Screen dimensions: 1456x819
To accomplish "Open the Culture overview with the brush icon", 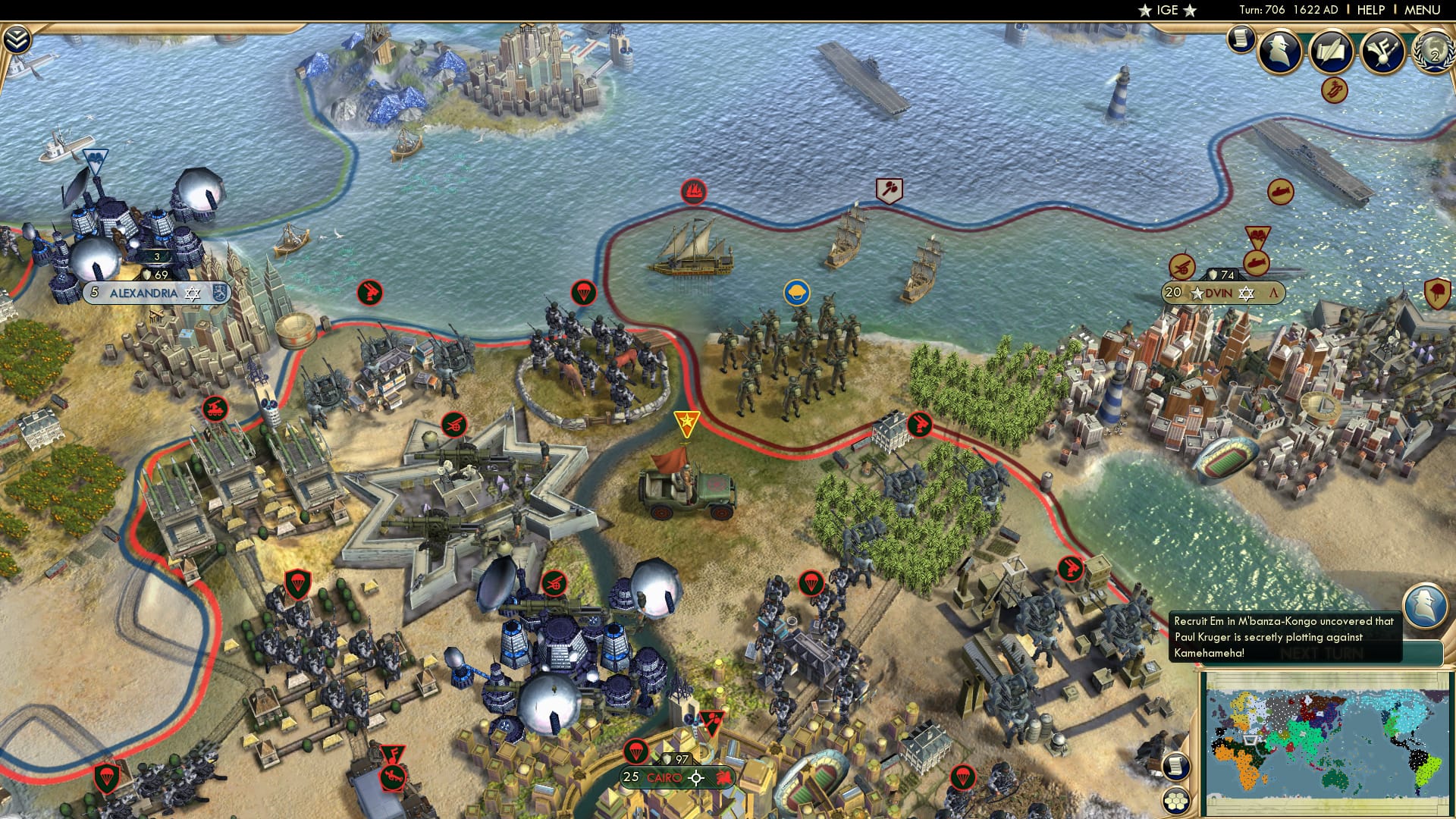I will [1382, 52].
